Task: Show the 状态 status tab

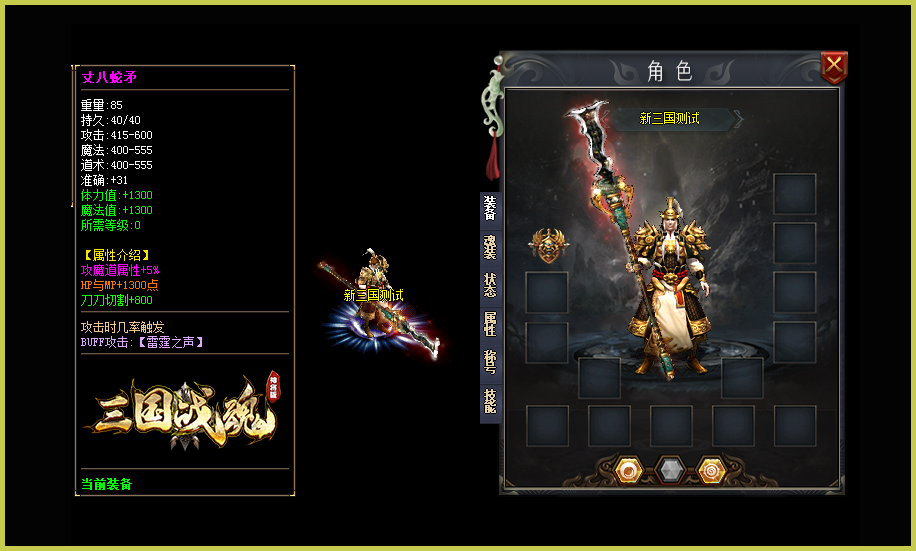Action: [490, 285]
